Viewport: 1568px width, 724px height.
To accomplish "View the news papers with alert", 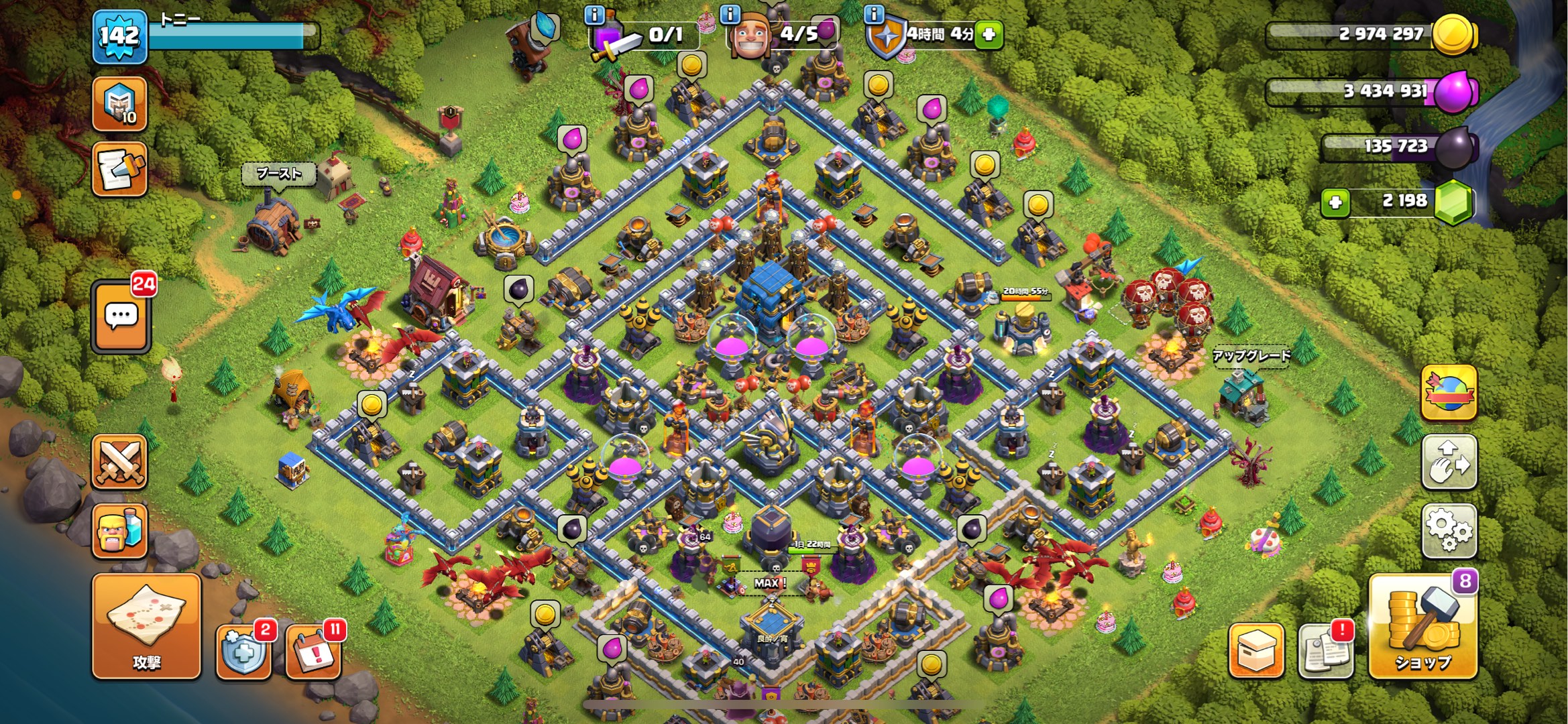I will tap(1325, 650).
